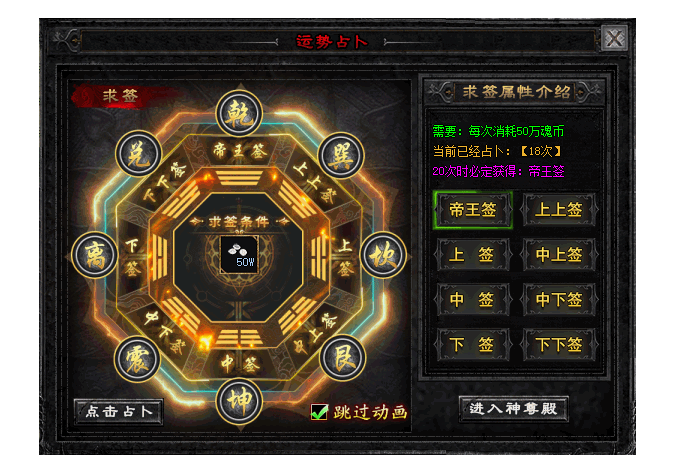
Task: Show the 上签 attribute info
Action: (473, 255)
